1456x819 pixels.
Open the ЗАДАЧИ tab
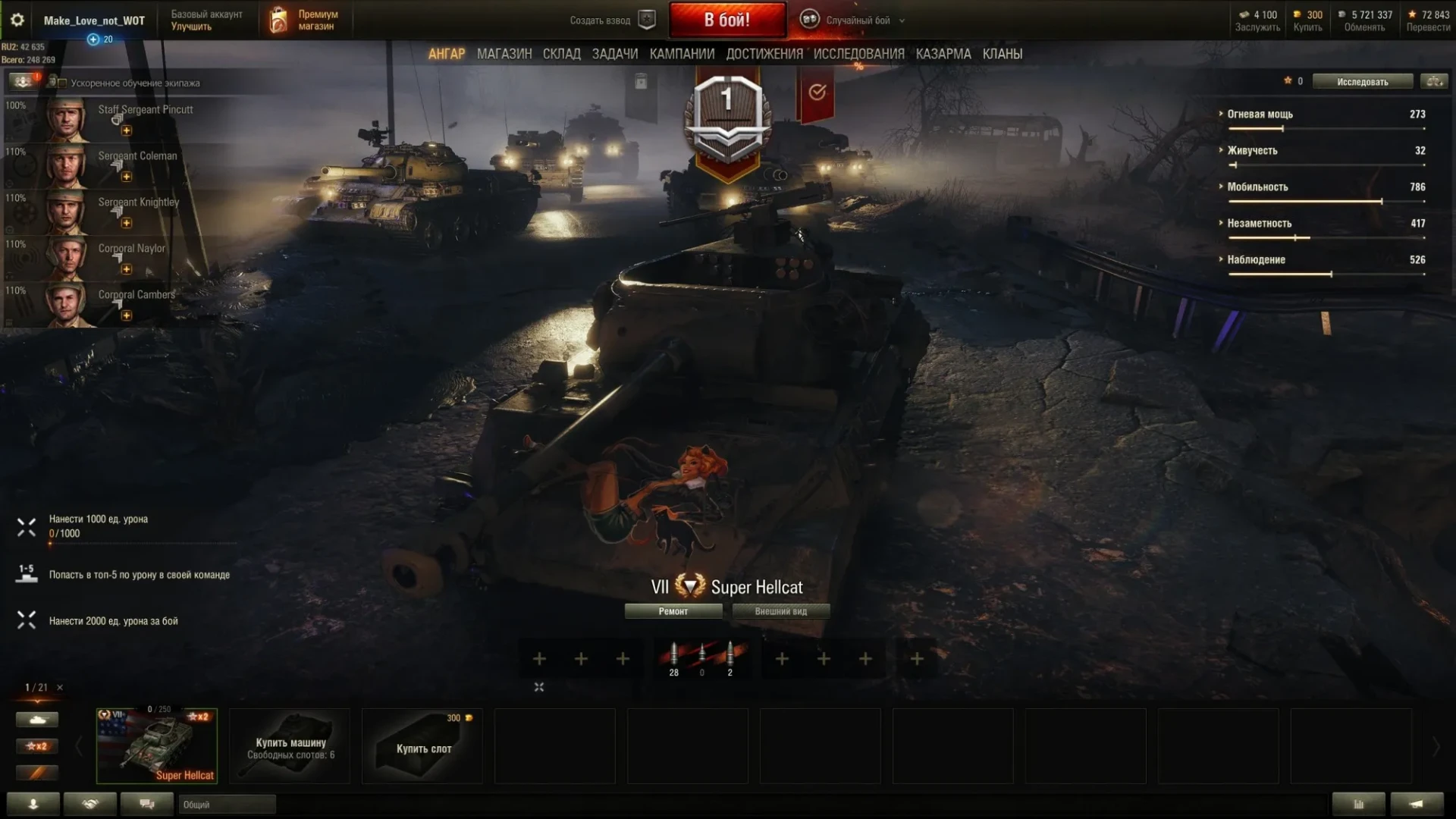(x=614, y=54)
